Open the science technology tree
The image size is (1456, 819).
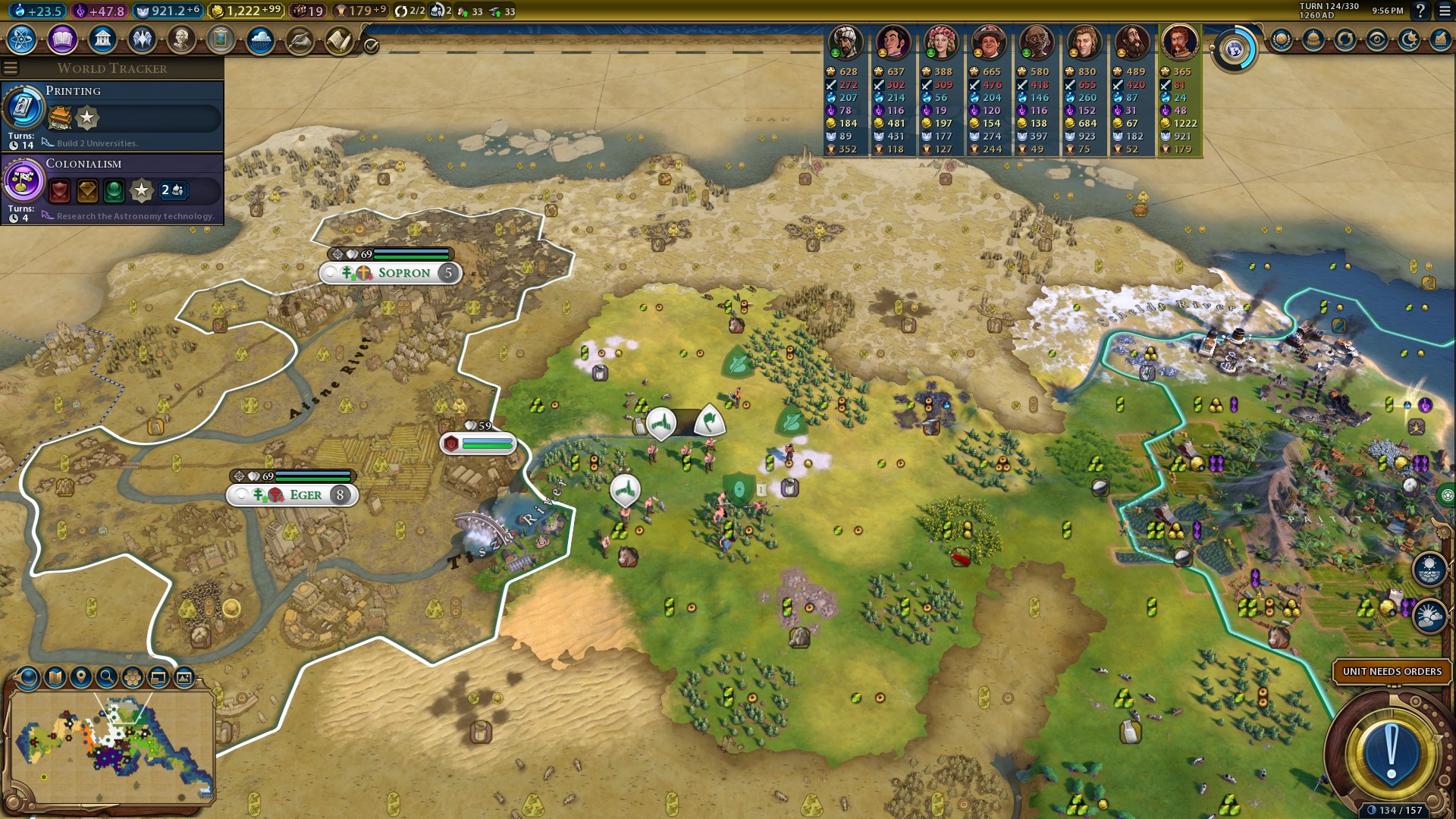21,39
